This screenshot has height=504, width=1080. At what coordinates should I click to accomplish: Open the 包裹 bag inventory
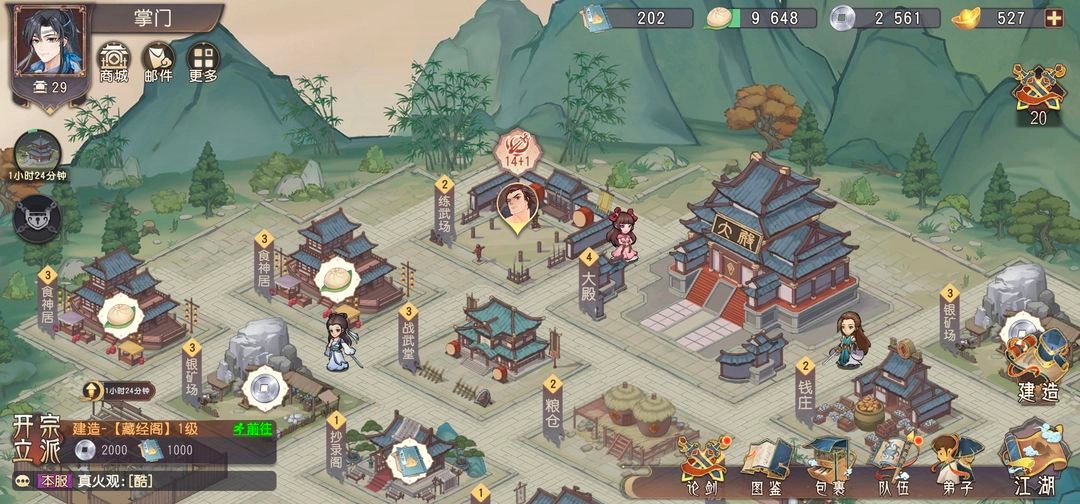click(x=827, y=465)
